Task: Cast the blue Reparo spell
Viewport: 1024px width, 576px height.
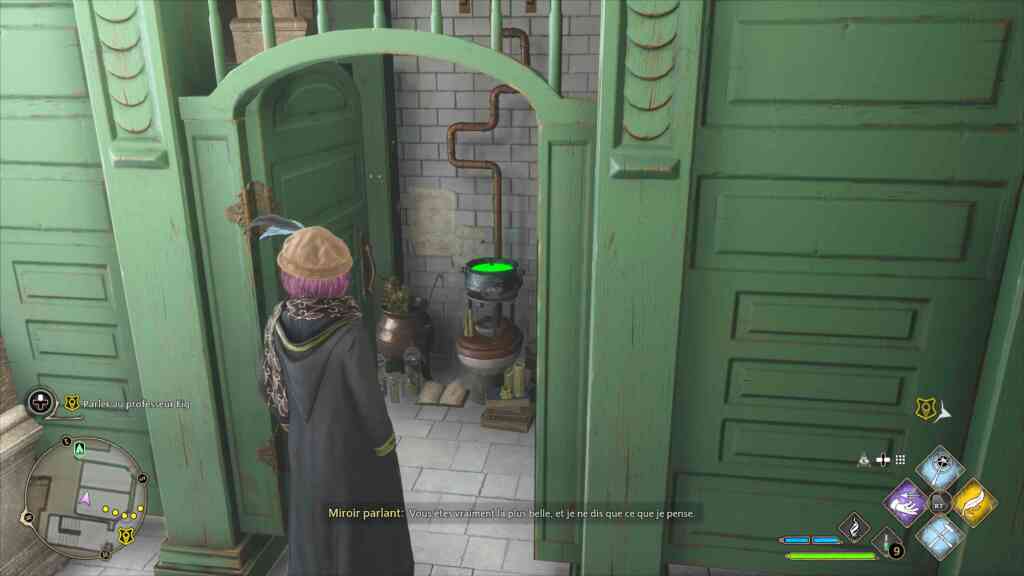Action: point(940,534)
